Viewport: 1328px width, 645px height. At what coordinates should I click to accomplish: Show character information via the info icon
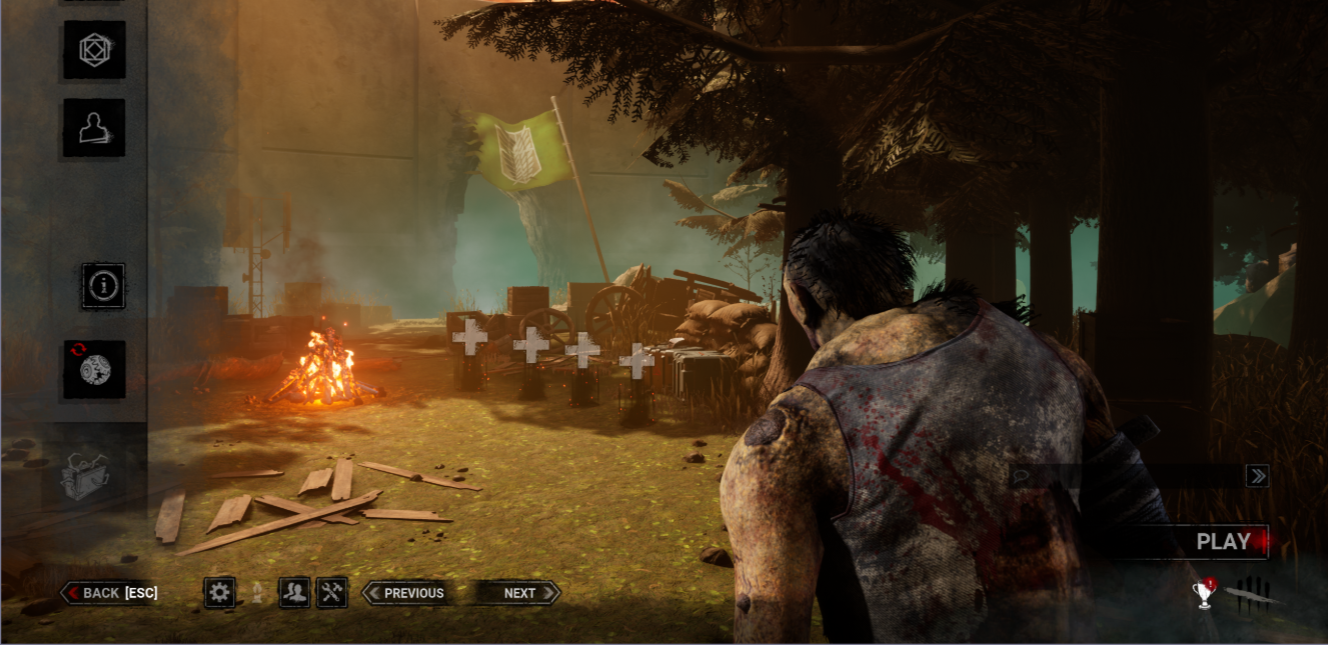104,286
